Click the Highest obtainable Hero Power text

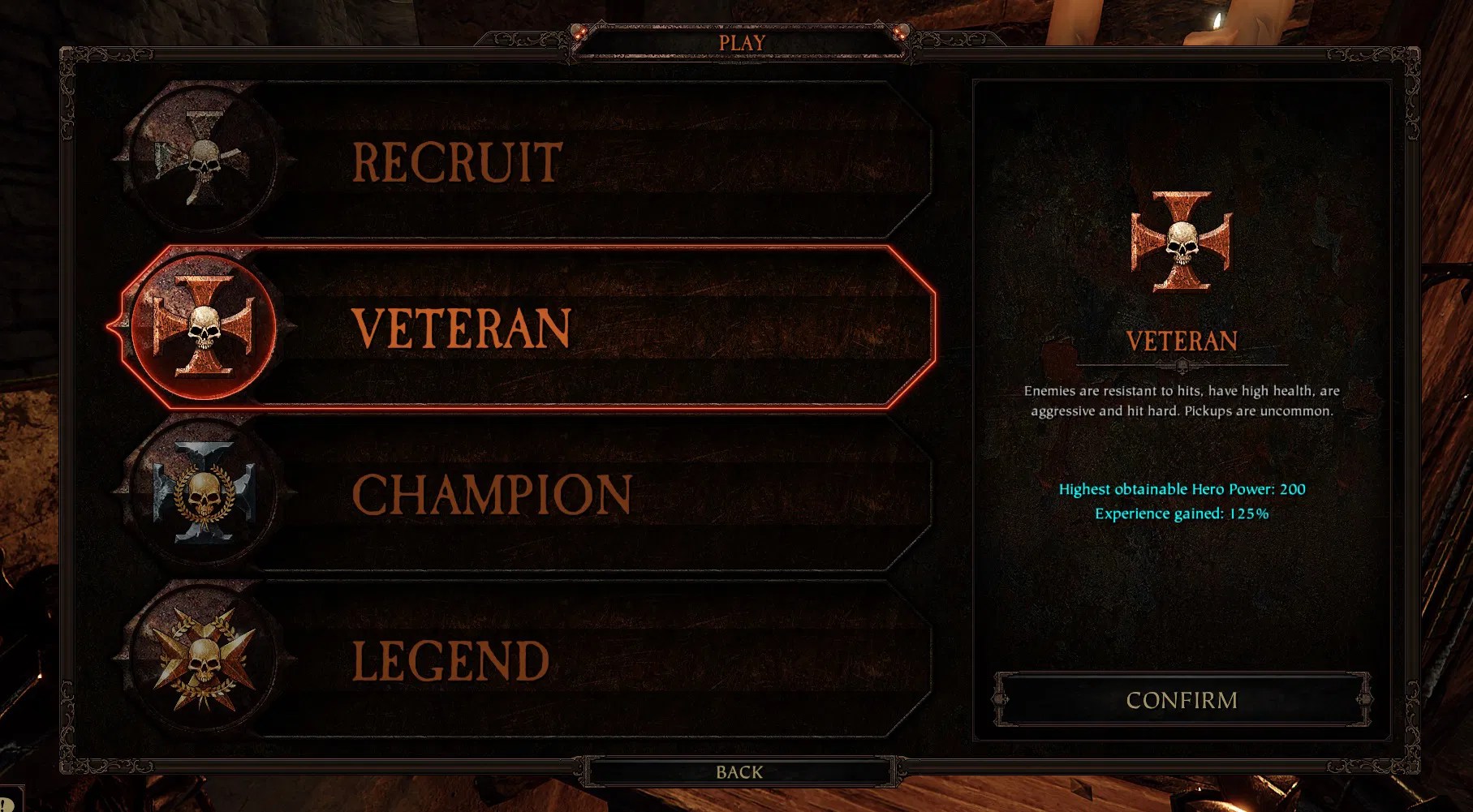pyautogui.click(x=1182, y=489)
